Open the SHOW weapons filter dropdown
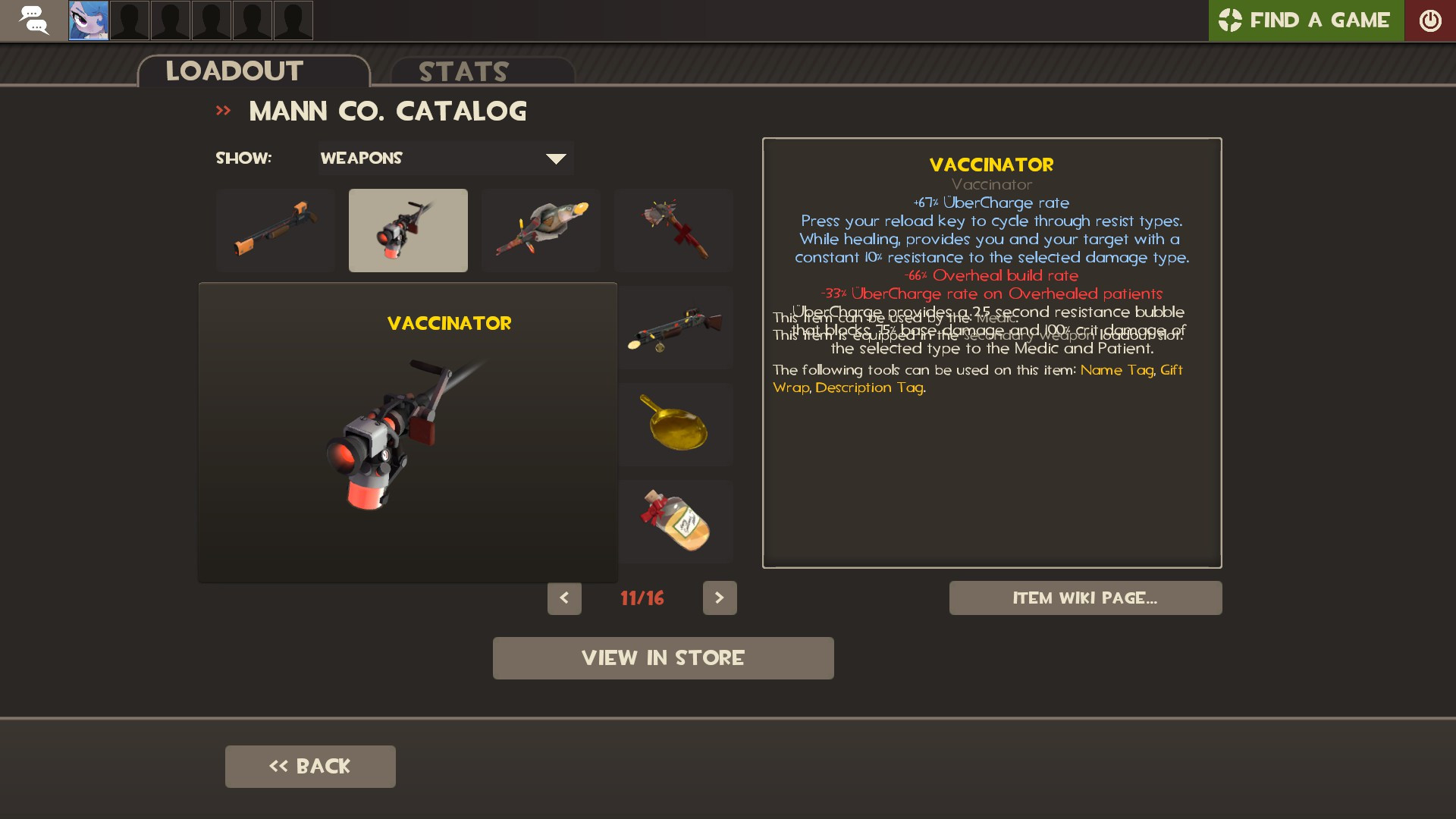The width and height of the screenshot is (1456, 819). pos(446,158)
